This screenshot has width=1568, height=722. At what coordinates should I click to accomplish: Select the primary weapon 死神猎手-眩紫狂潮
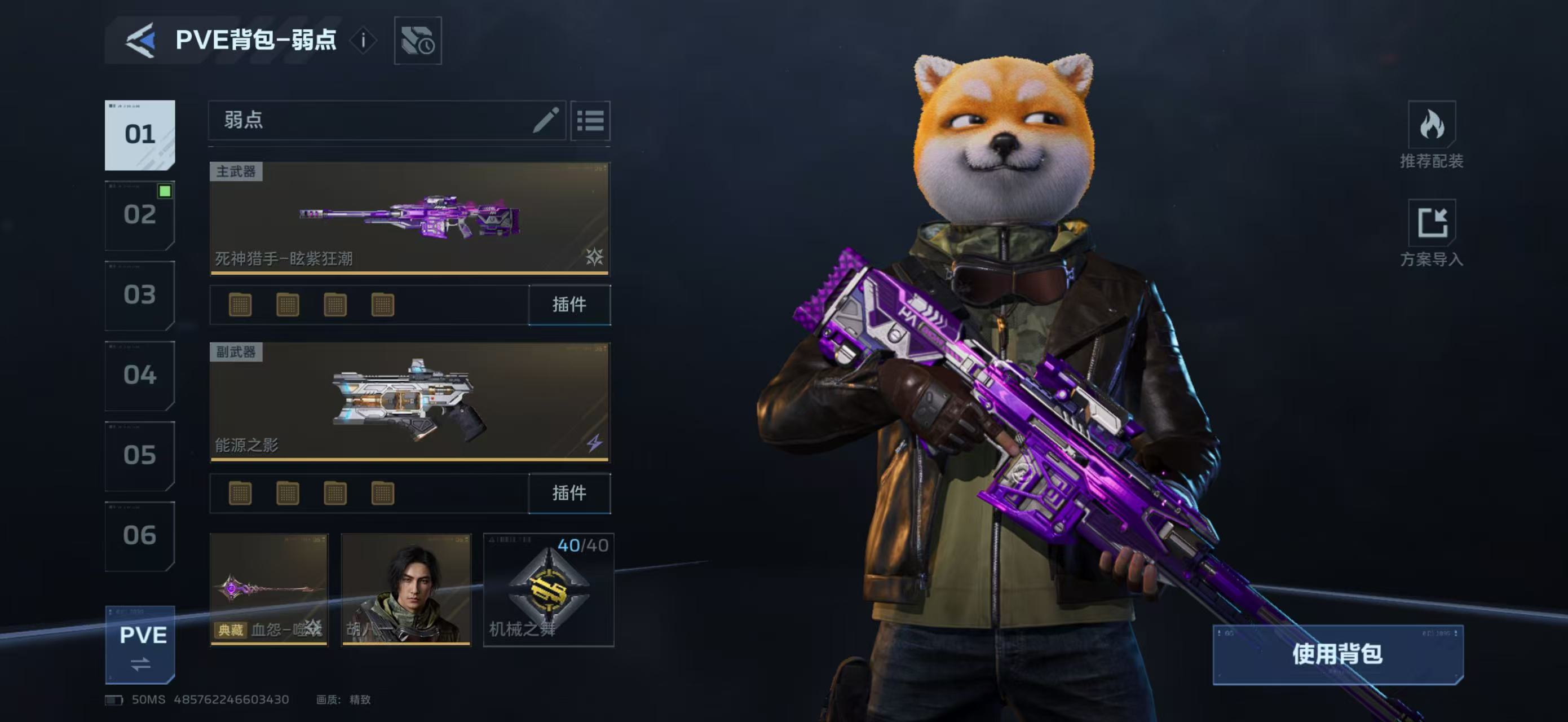409,218
